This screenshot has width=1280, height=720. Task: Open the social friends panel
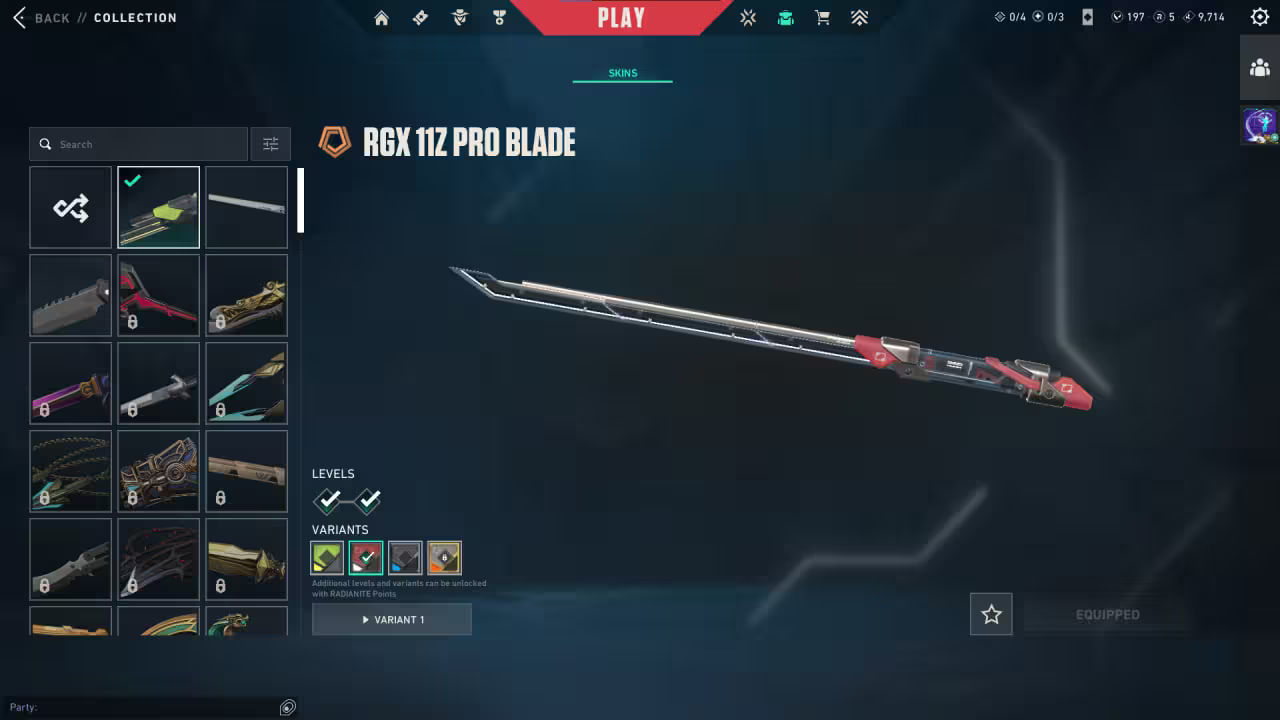(x=1259, y=68)
